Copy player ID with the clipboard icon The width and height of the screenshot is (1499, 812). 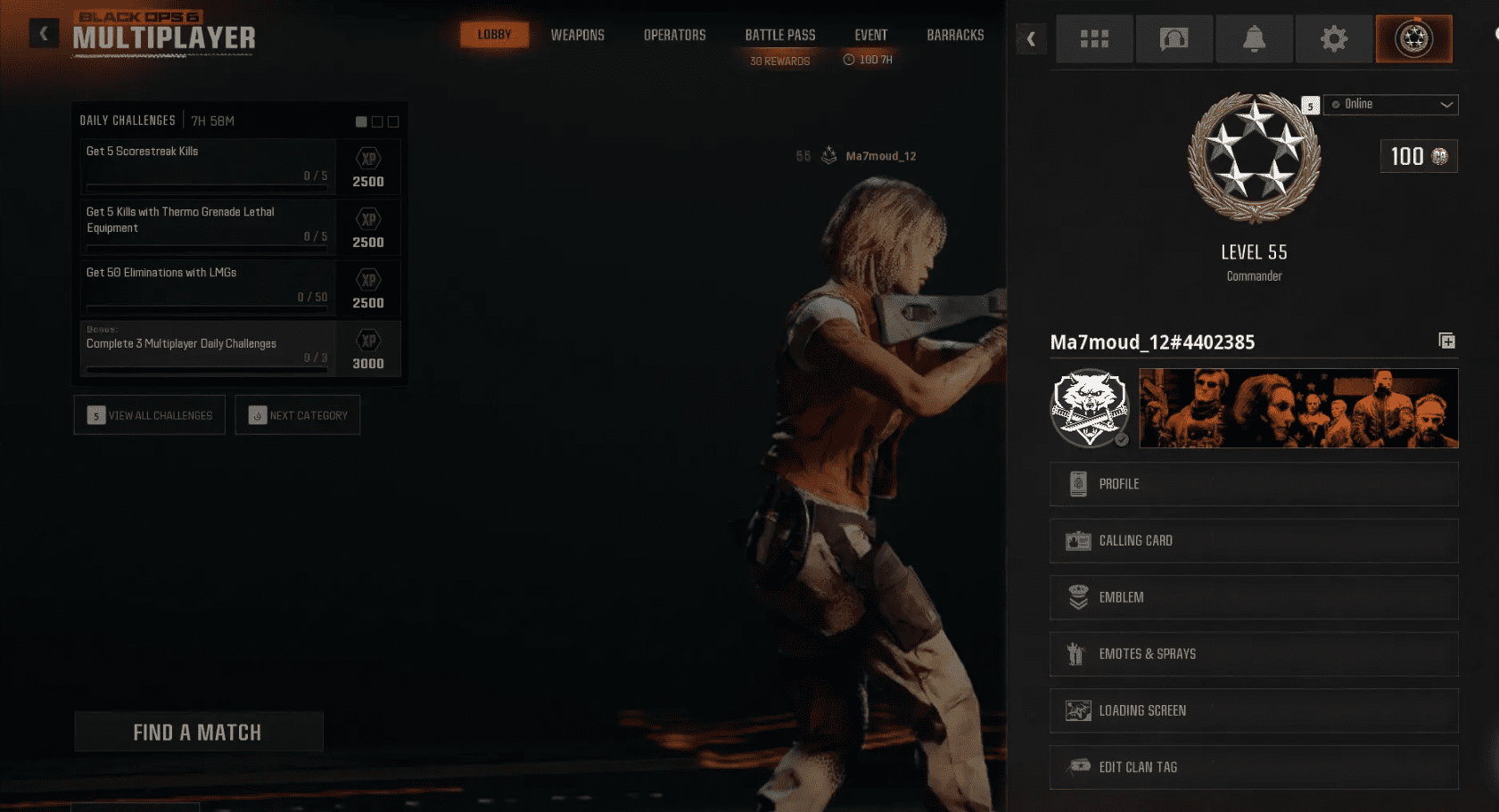pos(1447,340)
